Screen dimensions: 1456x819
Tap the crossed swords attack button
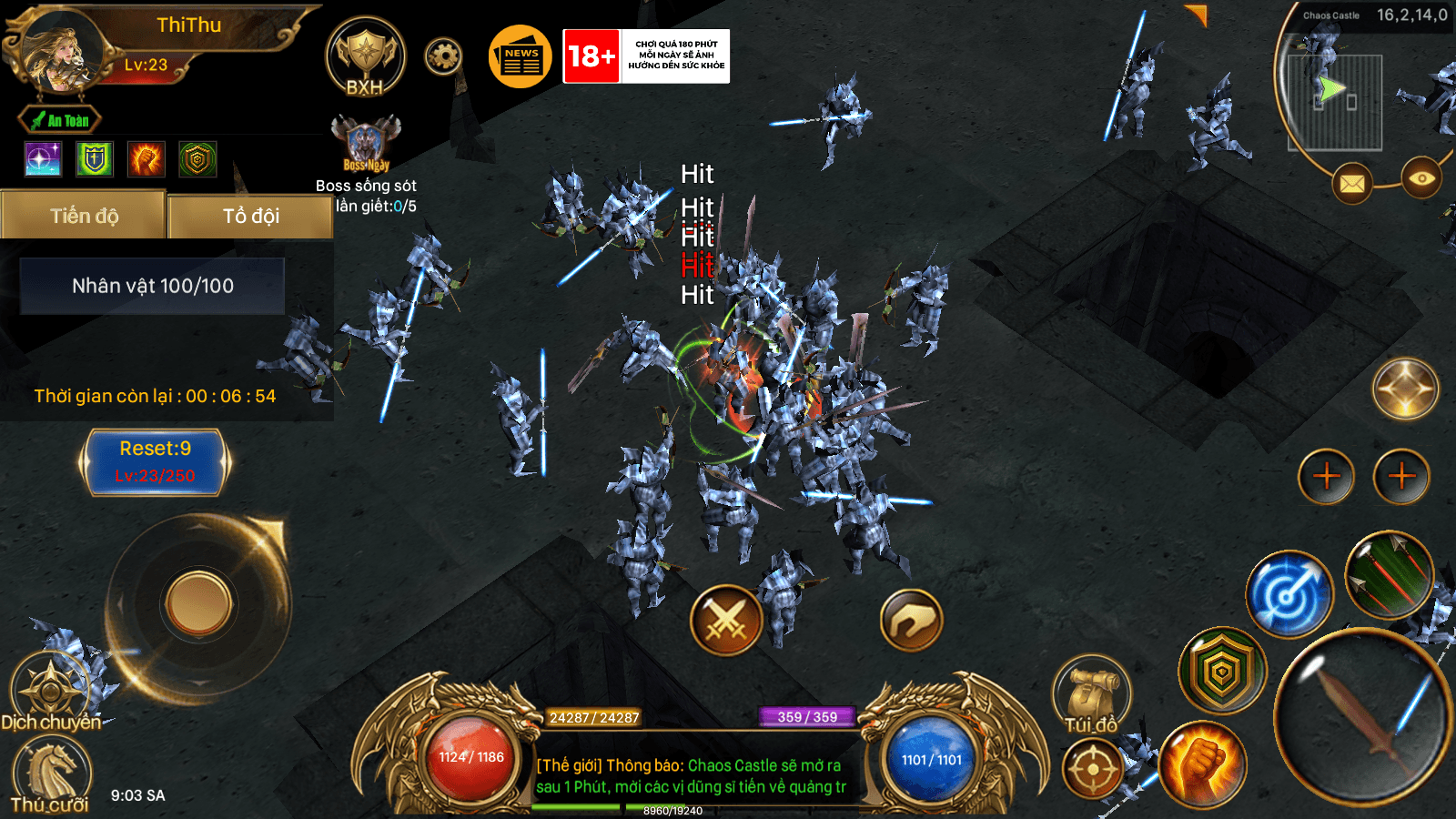click(726, 621)
